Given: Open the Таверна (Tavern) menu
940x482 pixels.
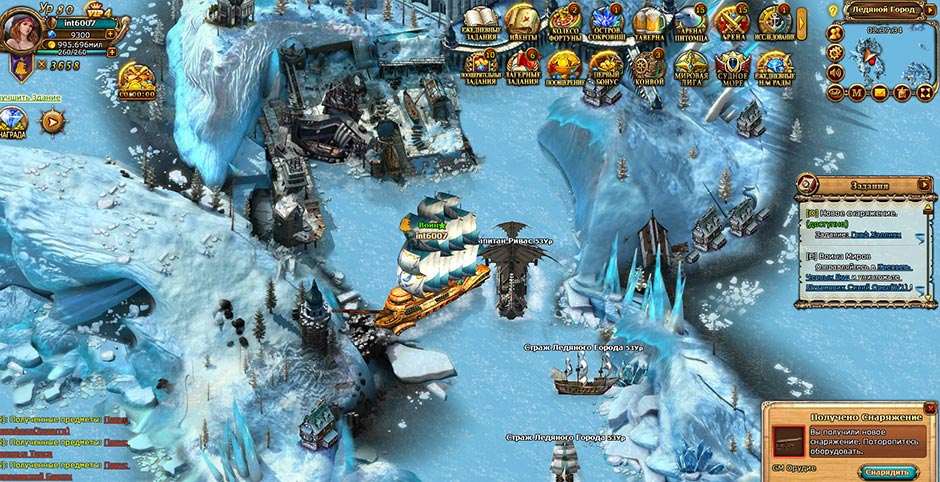Looking at the screenshot, I should click(x=650, y=21).
